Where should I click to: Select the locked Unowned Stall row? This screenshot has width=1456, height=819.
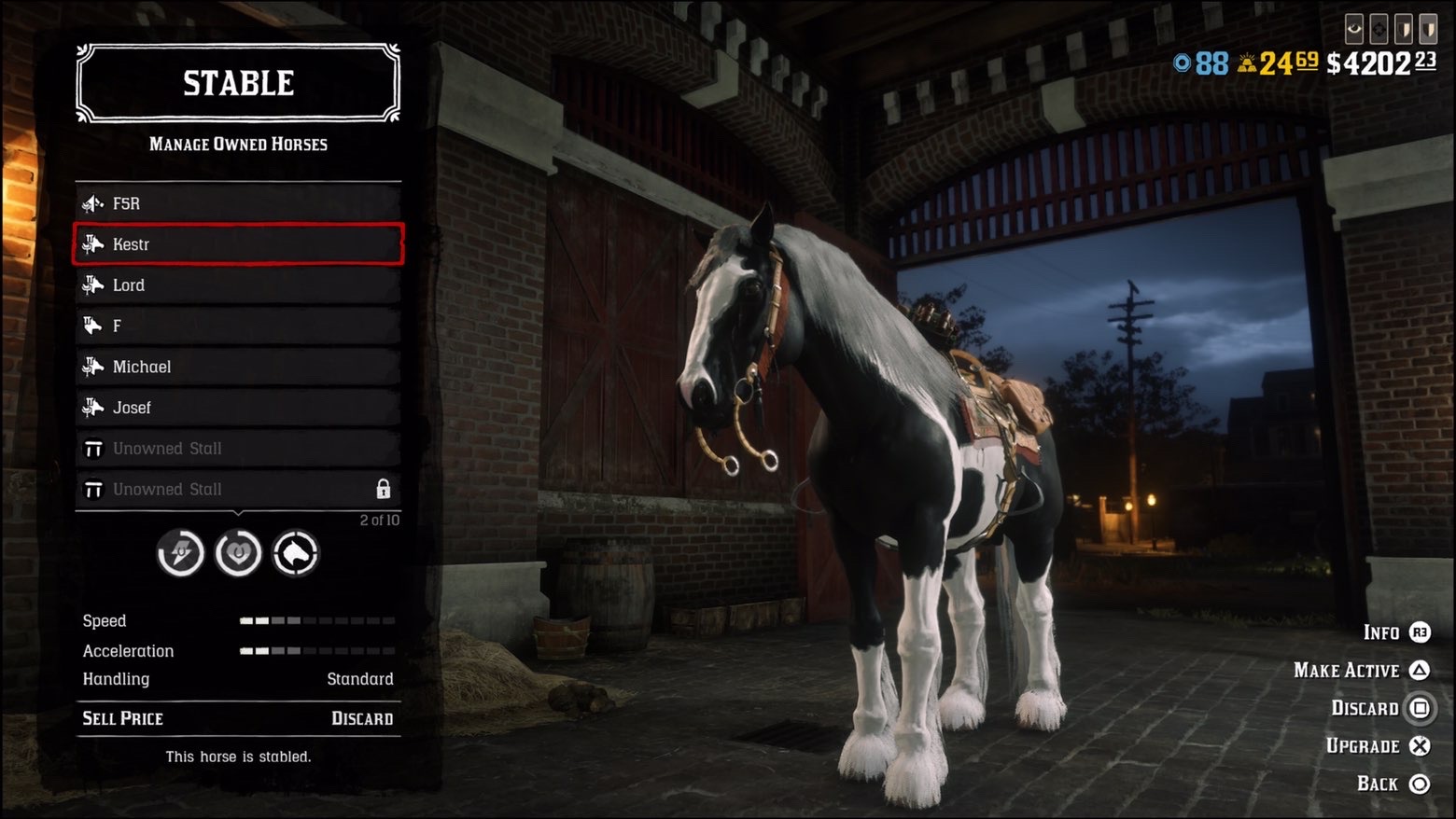pyautogui.click(x=238, y=489)
